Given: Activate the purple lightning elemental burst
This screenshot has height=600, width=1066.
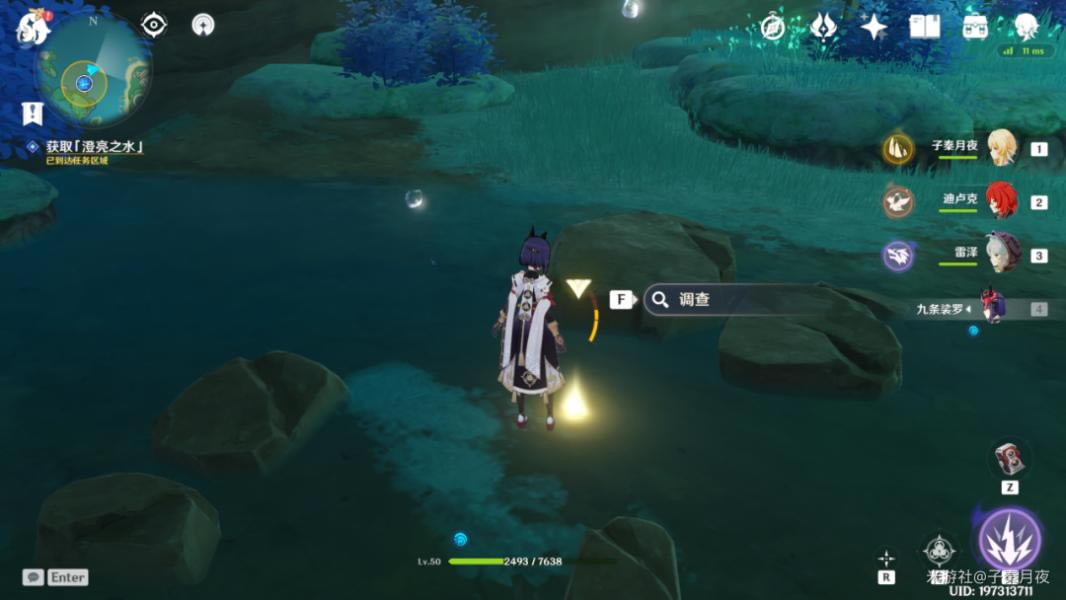Looking at the screenshot, I should click(x=1009, y=540).
